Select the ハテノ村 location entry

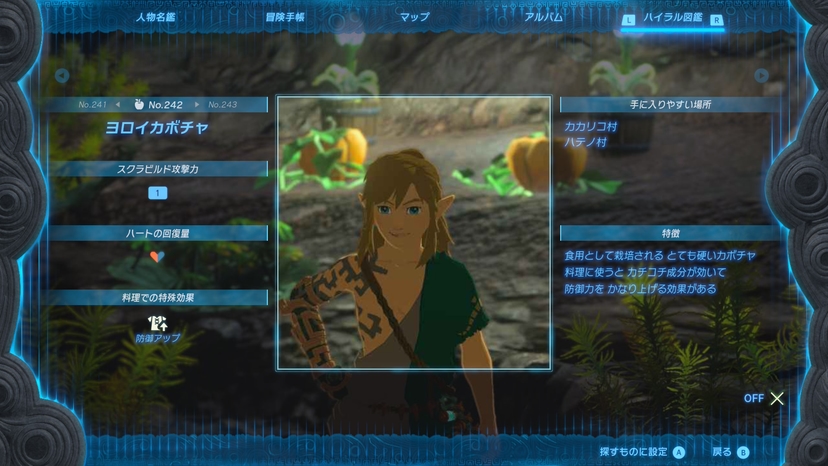(585, 142)
